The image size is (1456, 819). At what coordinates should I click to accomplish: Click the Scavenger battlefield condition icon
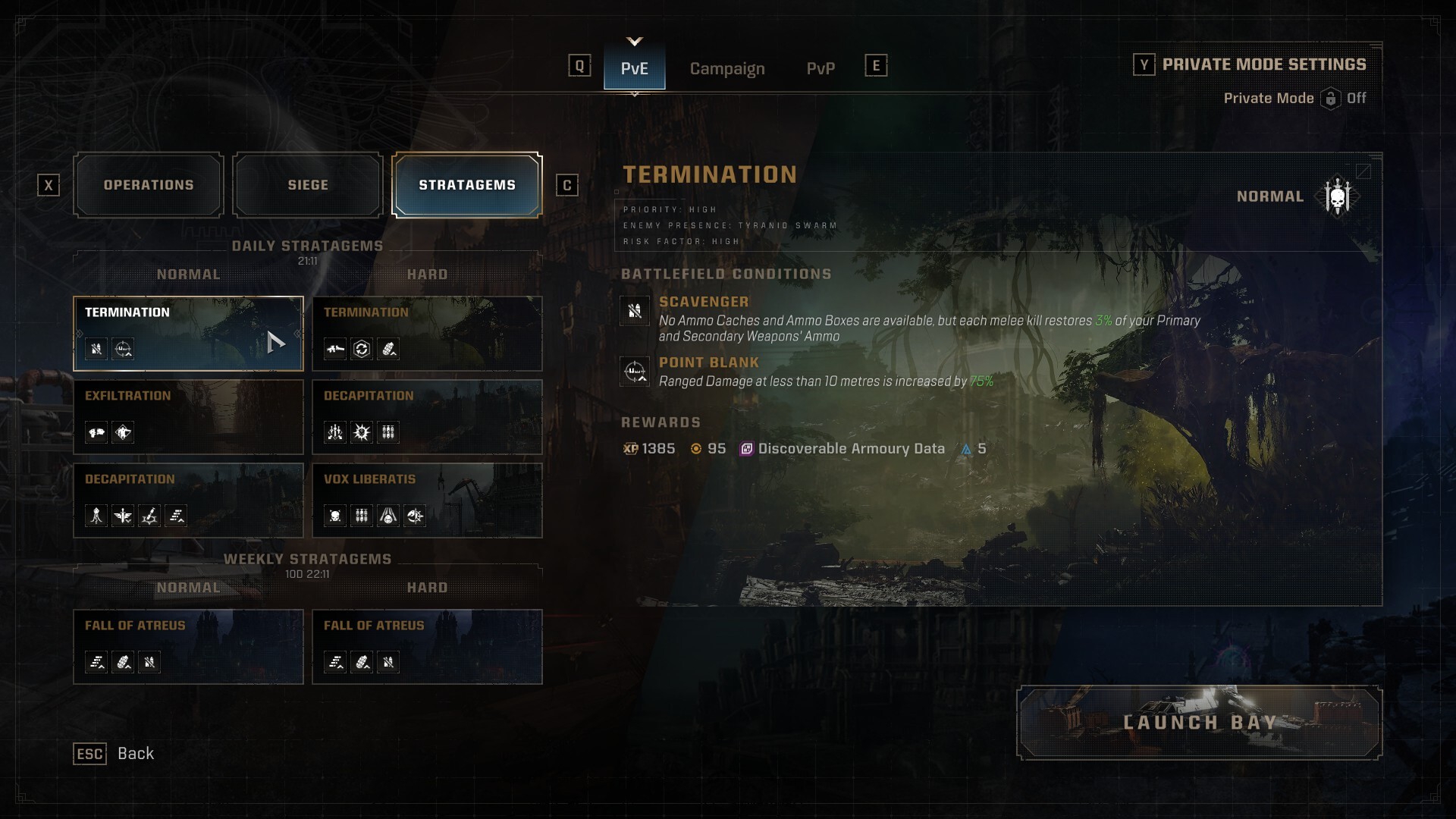click(635, 310)
